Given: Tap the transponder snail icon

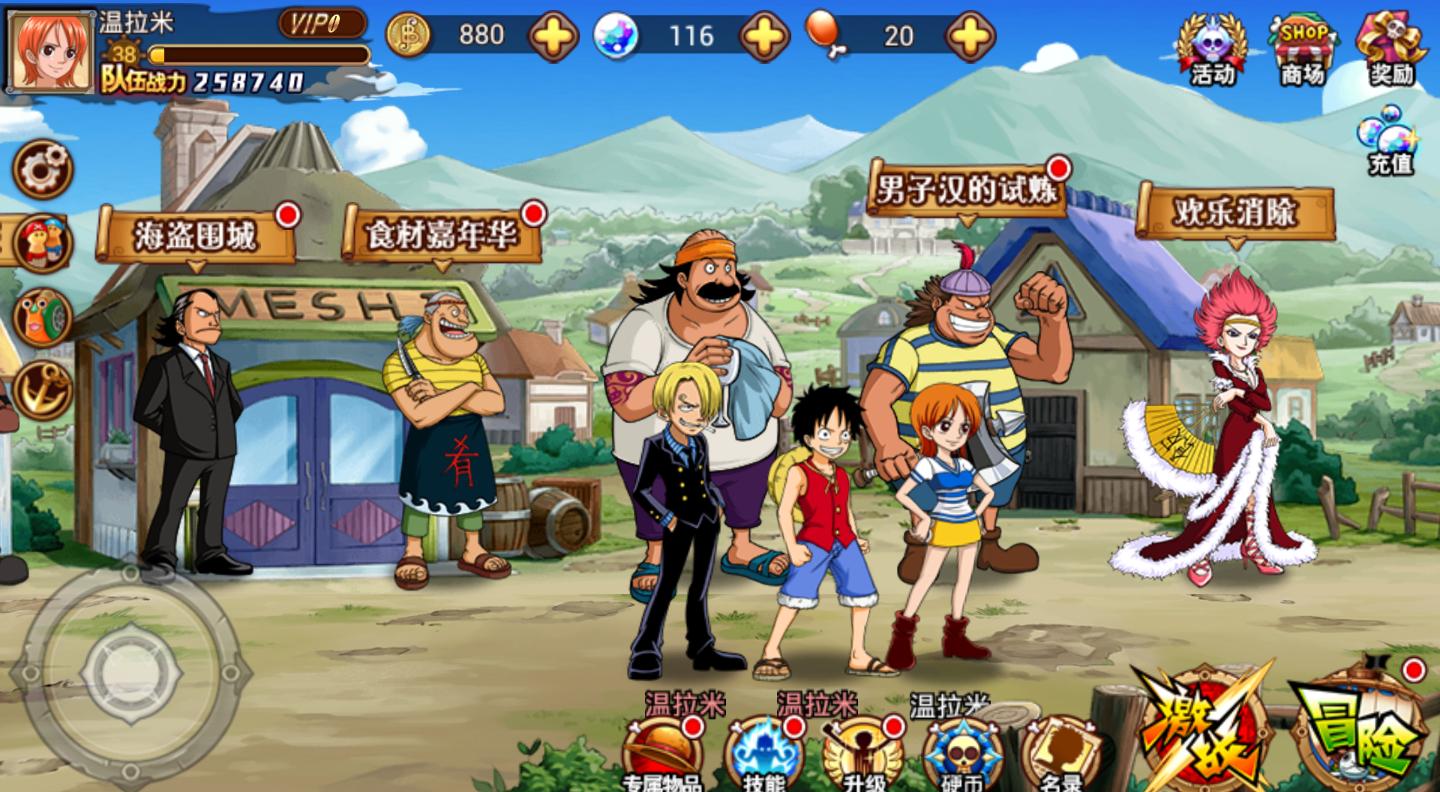Looking at the screenshot, I should coord(43,317).
